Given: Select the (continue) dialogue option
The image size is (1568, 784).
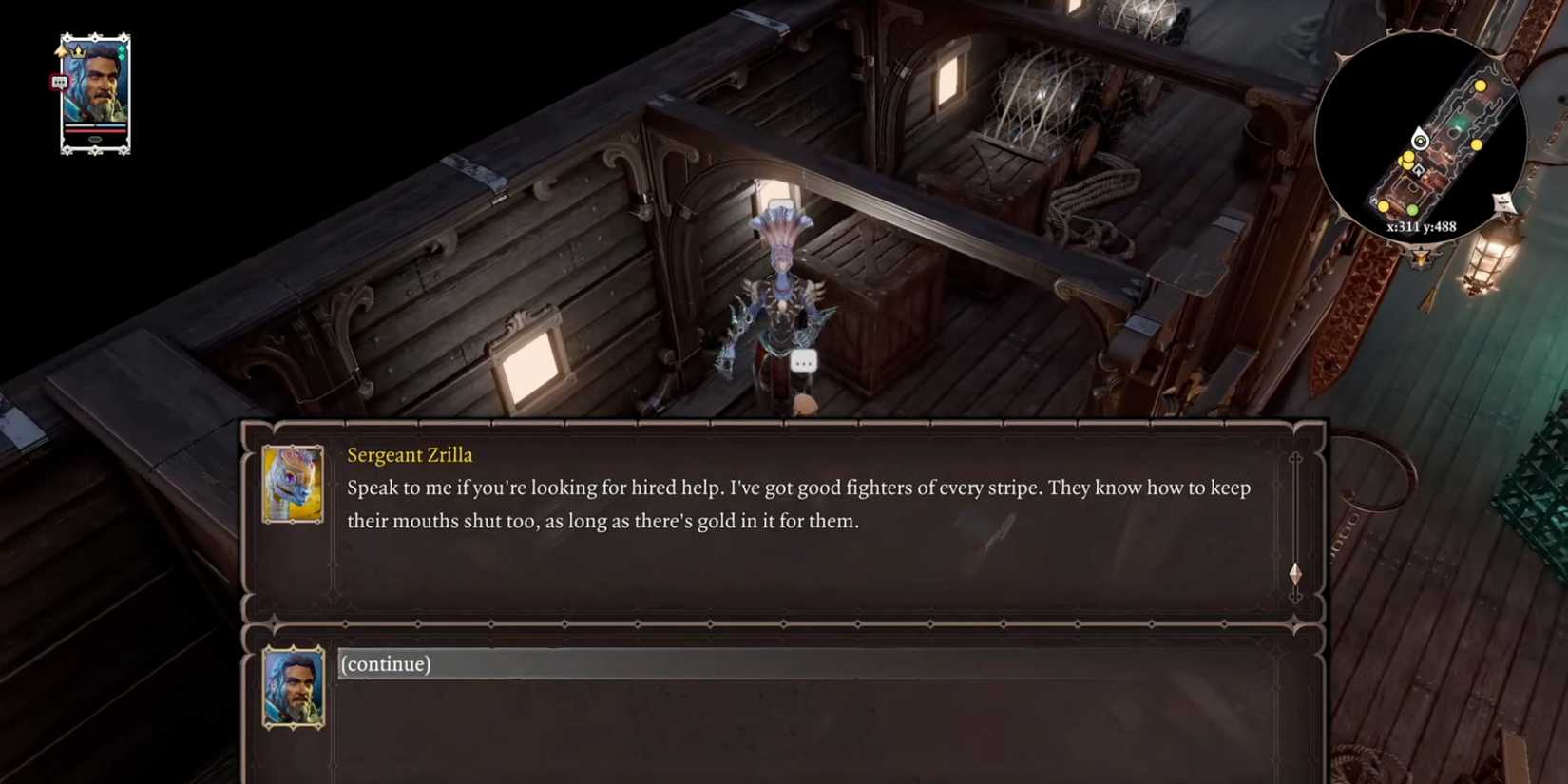Looking at the screenshot, I should pos(385,664).
